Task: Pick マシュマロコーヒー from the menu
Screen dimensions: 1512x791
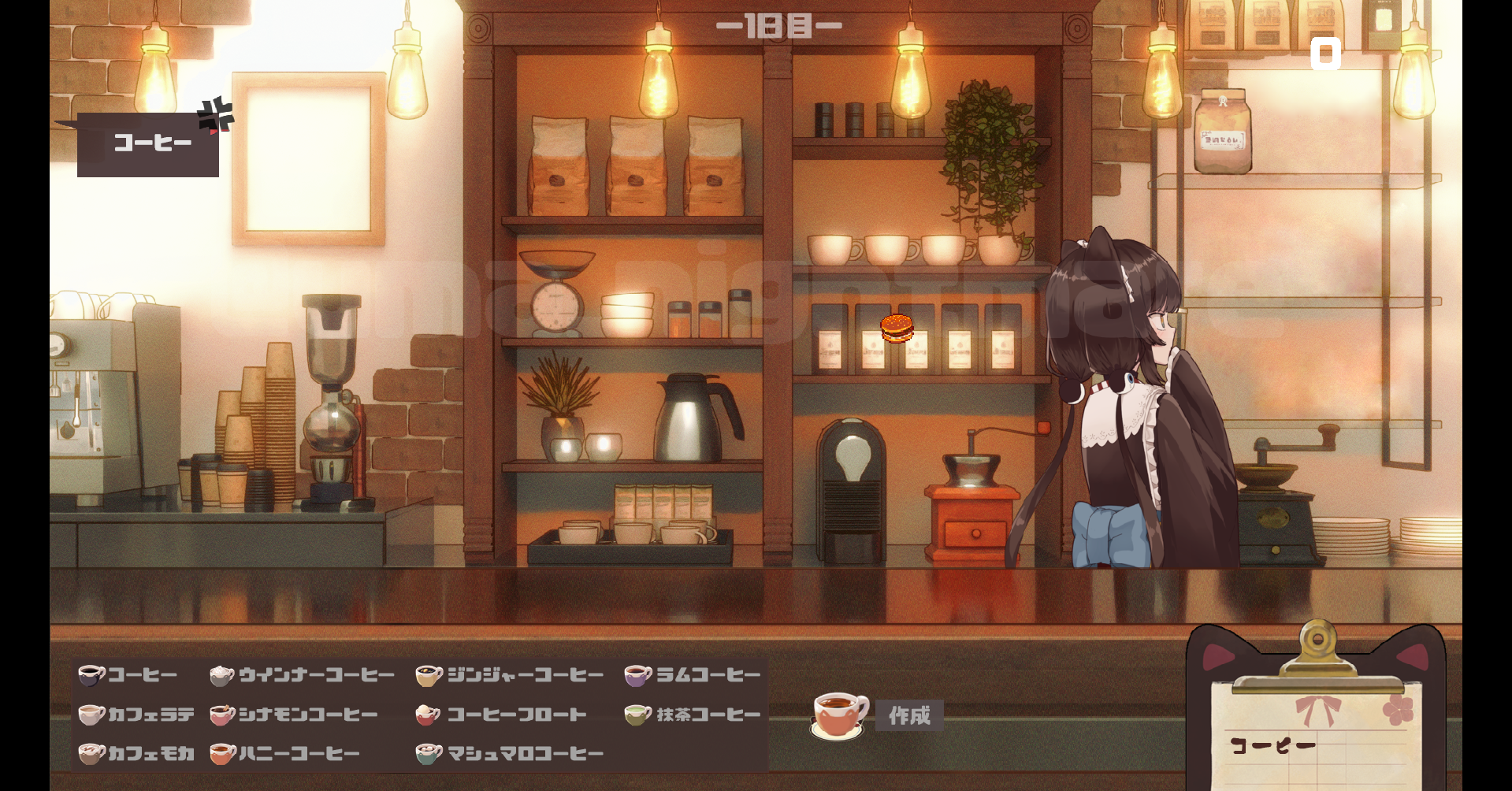Action: pyautogui.click(x=511, y=754)
